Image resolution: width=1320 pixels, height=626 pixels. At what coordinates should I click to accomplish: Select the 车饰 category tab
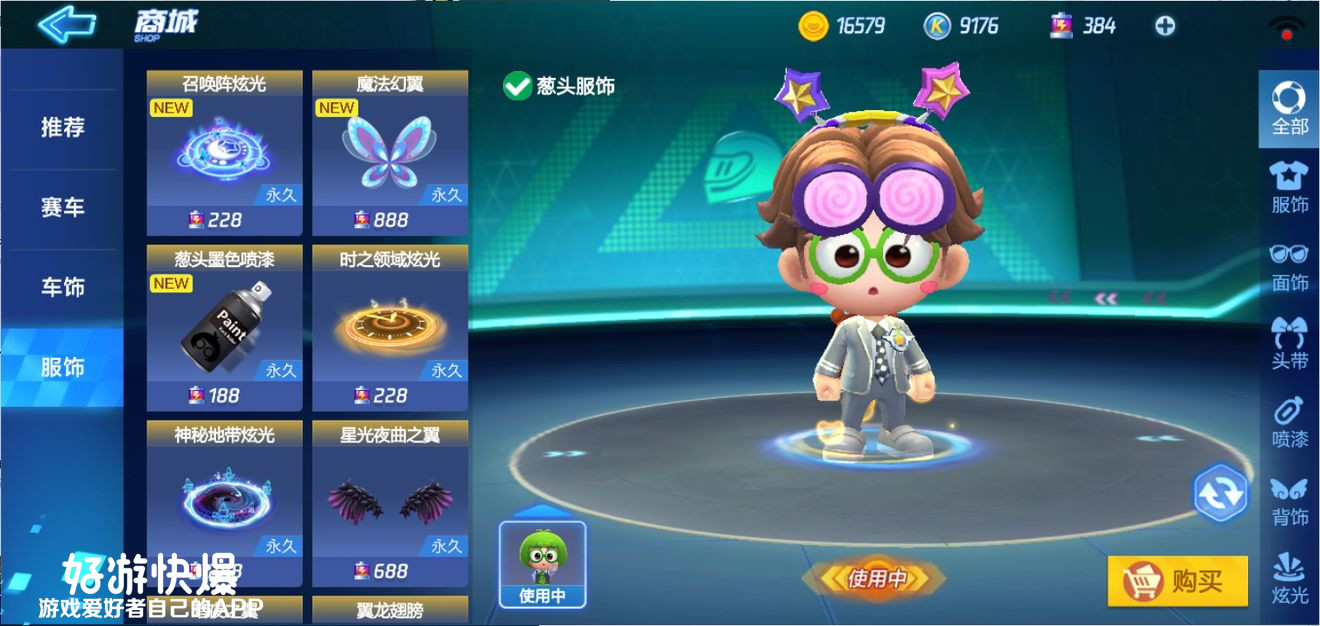coord(62,288)
